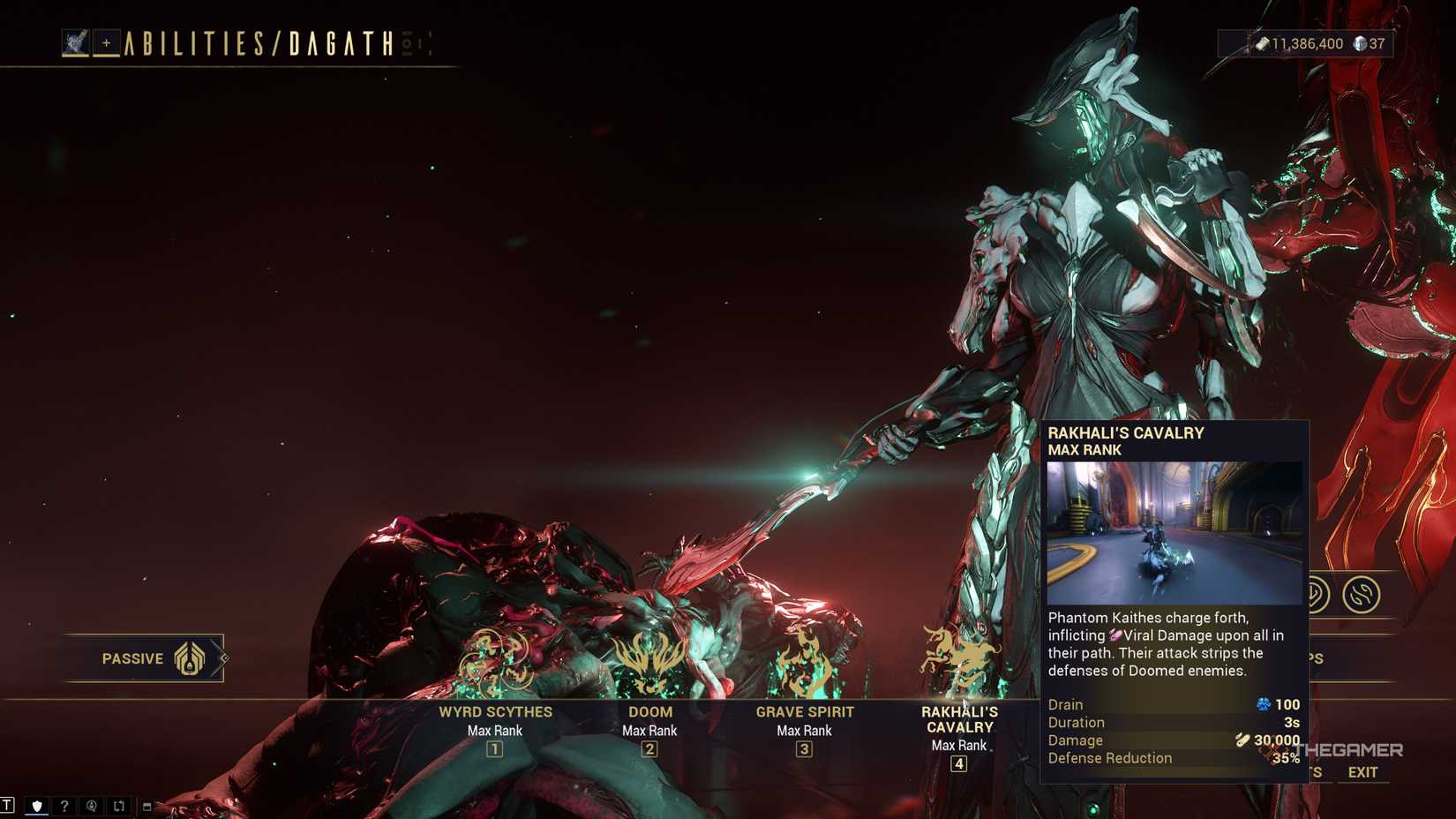Click the shield icon in the bottom toolbar
The image size is (1456, 819).
point(36,805)
